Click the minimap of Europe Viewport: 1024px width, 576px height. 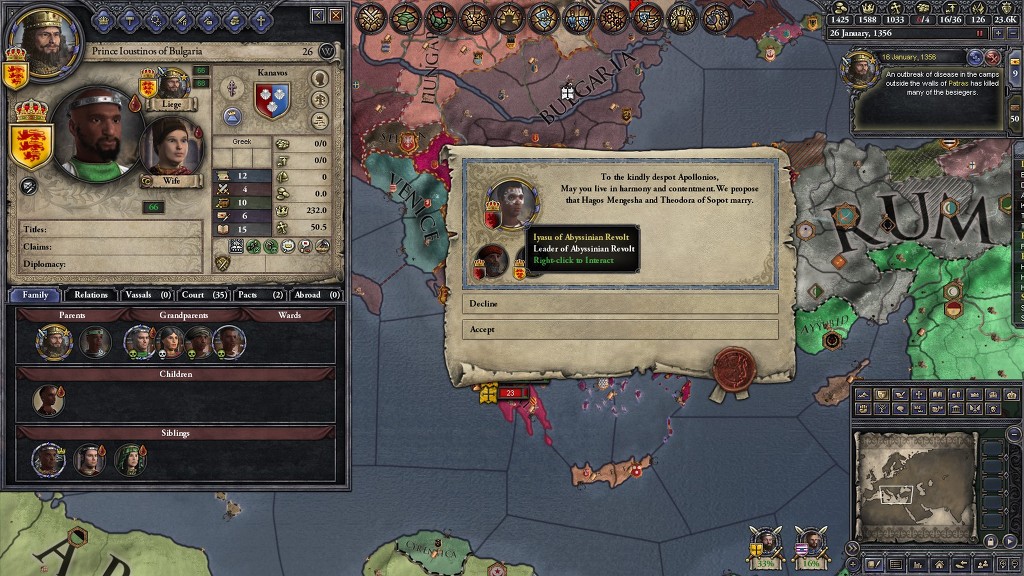click(915, 486)
